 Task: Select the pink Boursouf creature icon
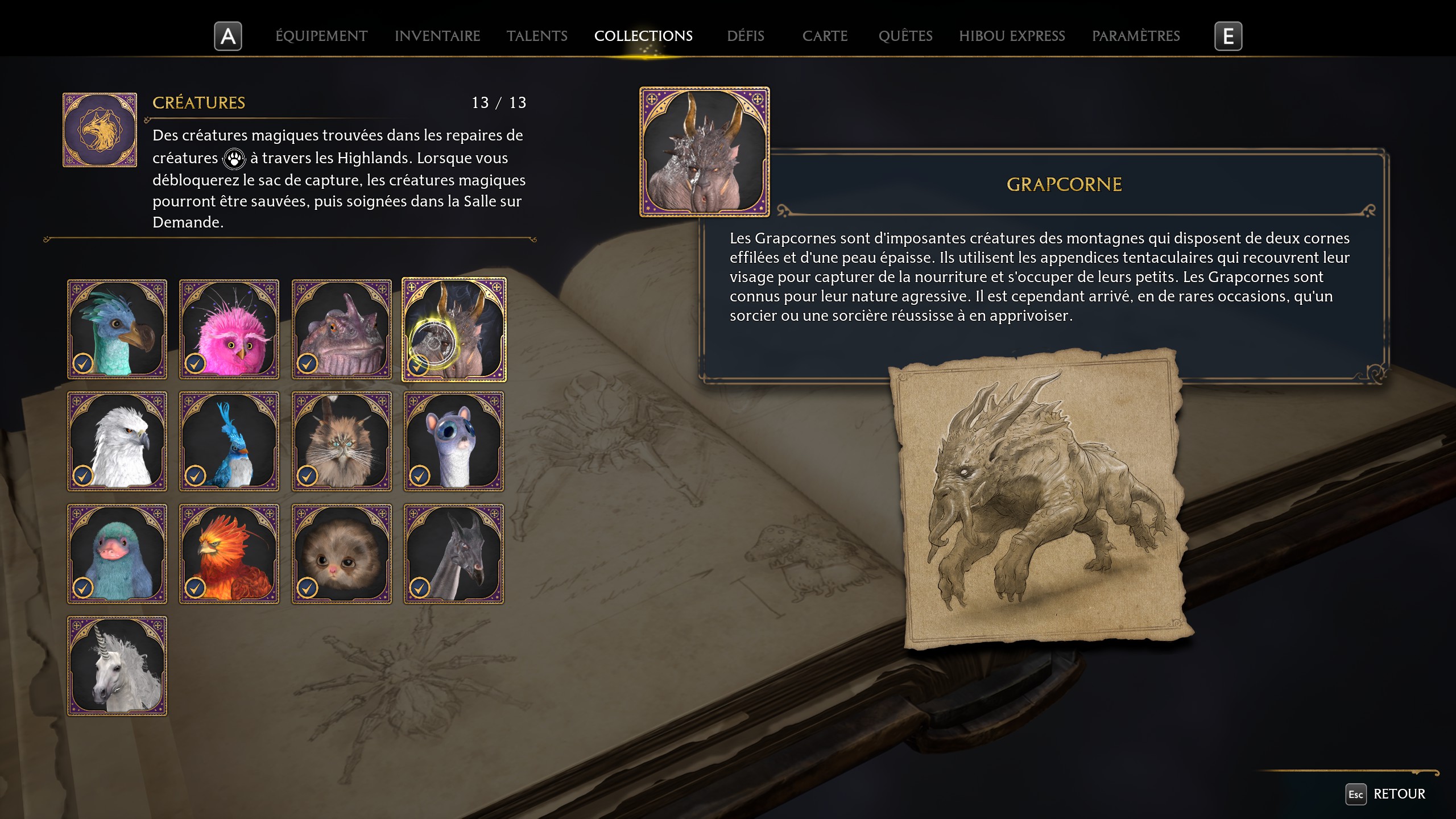pos(229,329)
